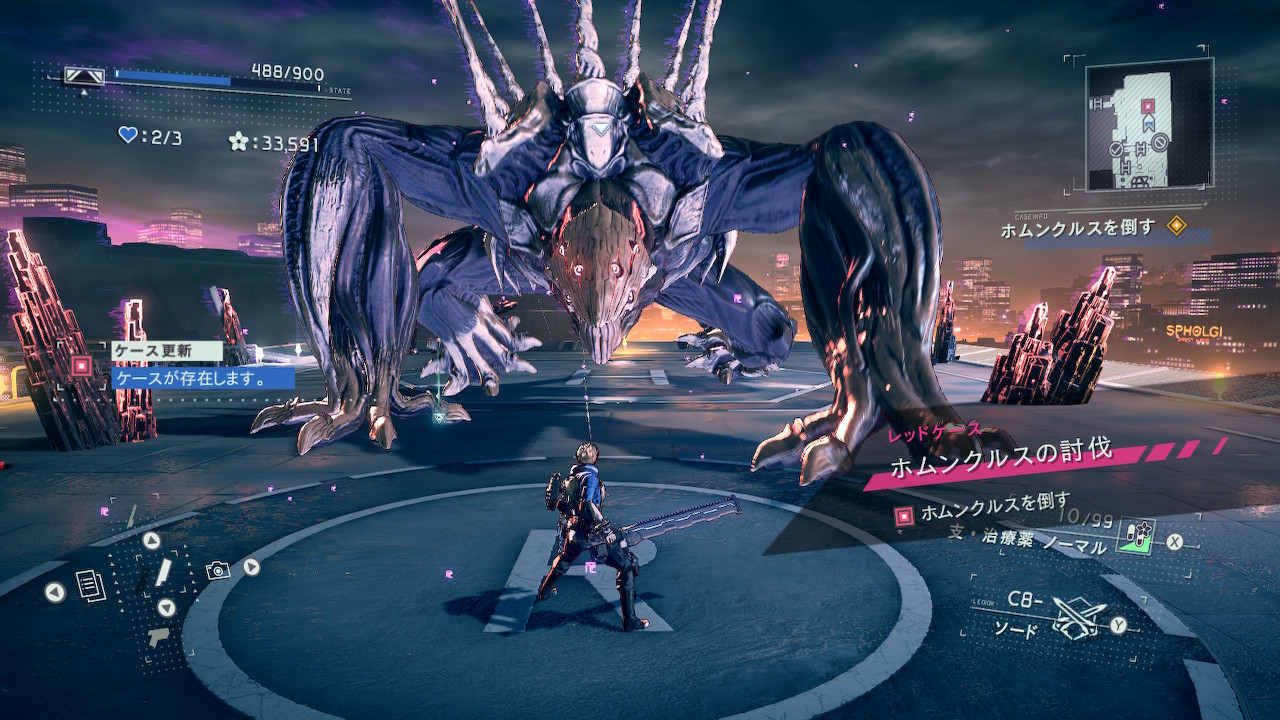Open the notebook documents icon
Screen dimensions: 1280x720
[x=91, y=585]
